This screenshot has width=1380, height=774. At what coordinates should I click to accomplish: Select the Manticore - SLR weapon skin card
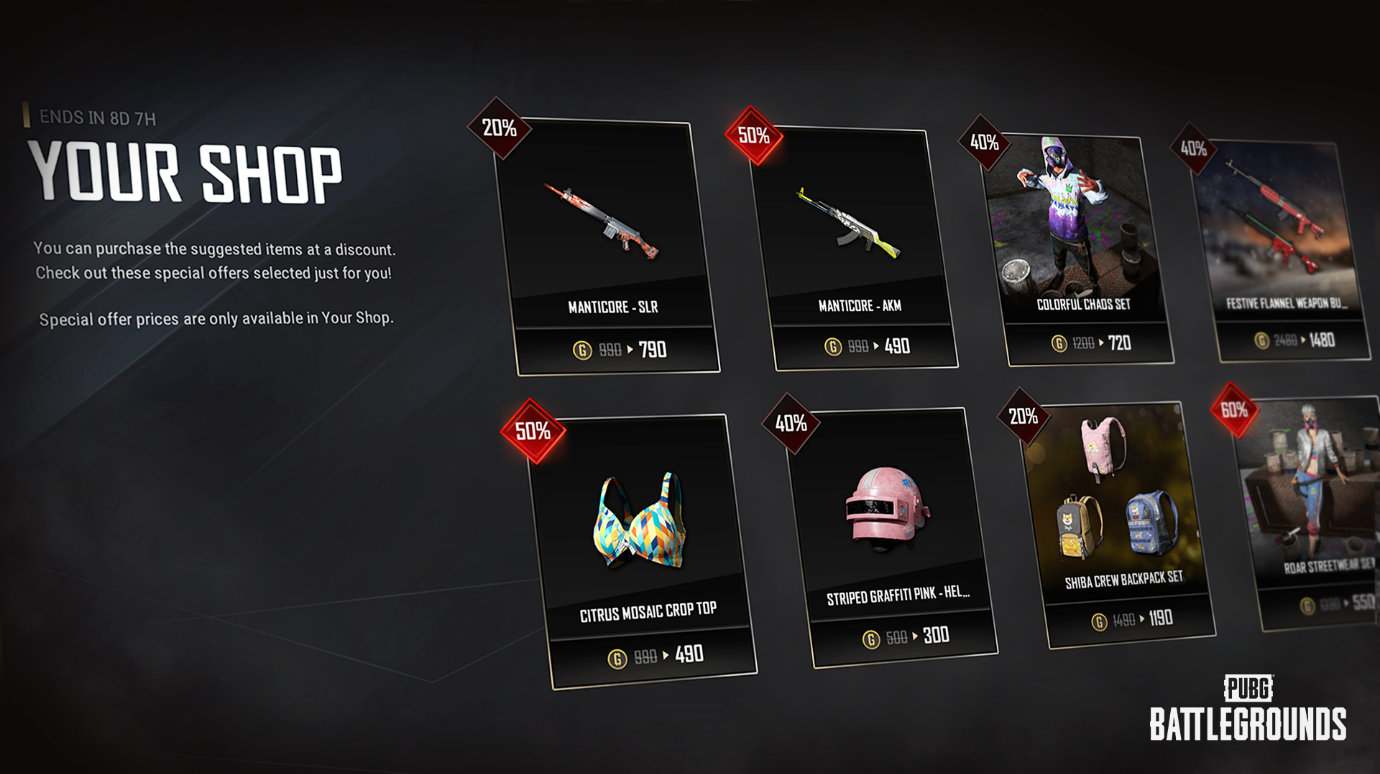coord(607,245)
